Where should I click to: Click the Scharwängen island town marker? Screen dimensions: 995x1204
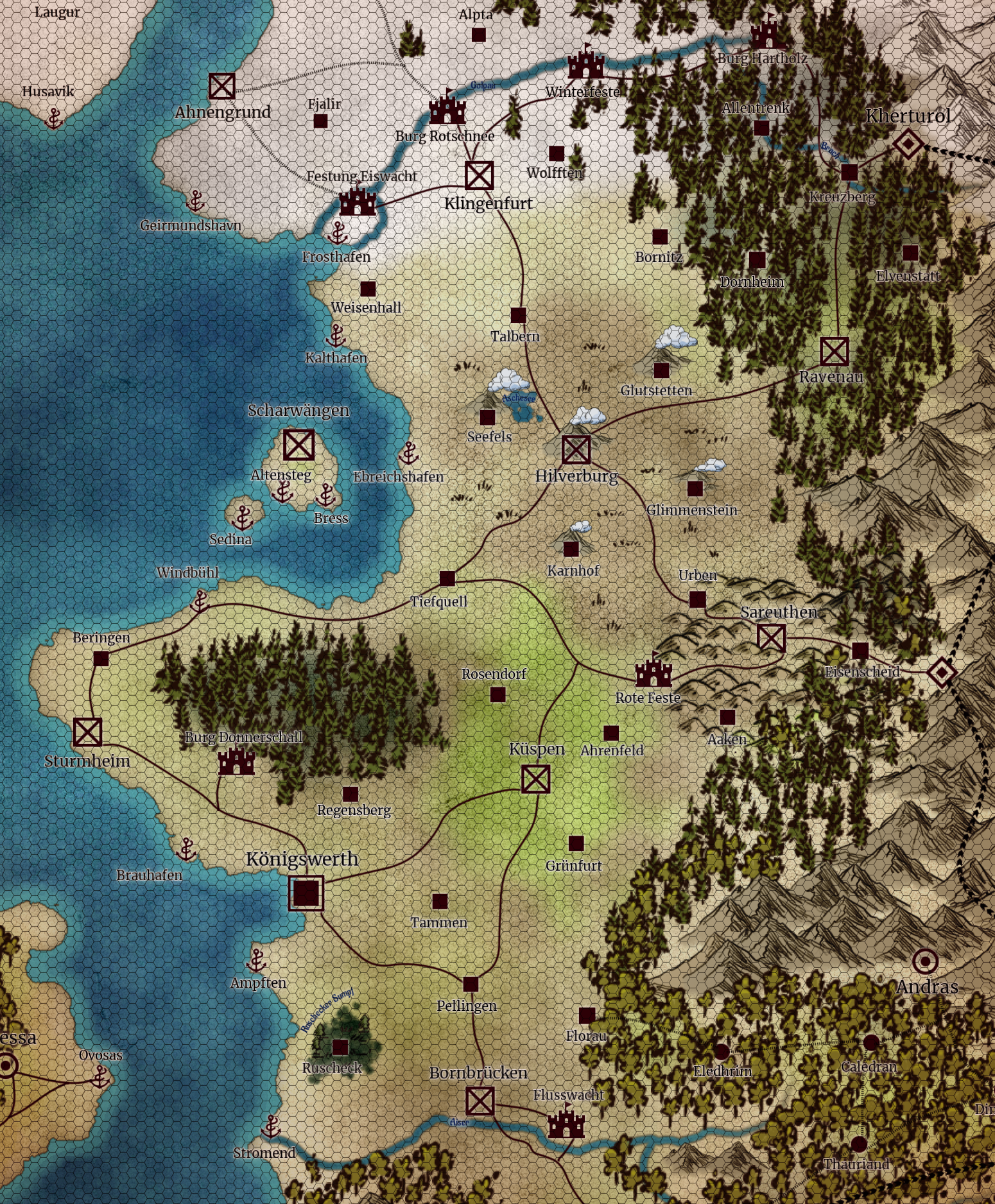pyautogui.click(x=298, y=445)
